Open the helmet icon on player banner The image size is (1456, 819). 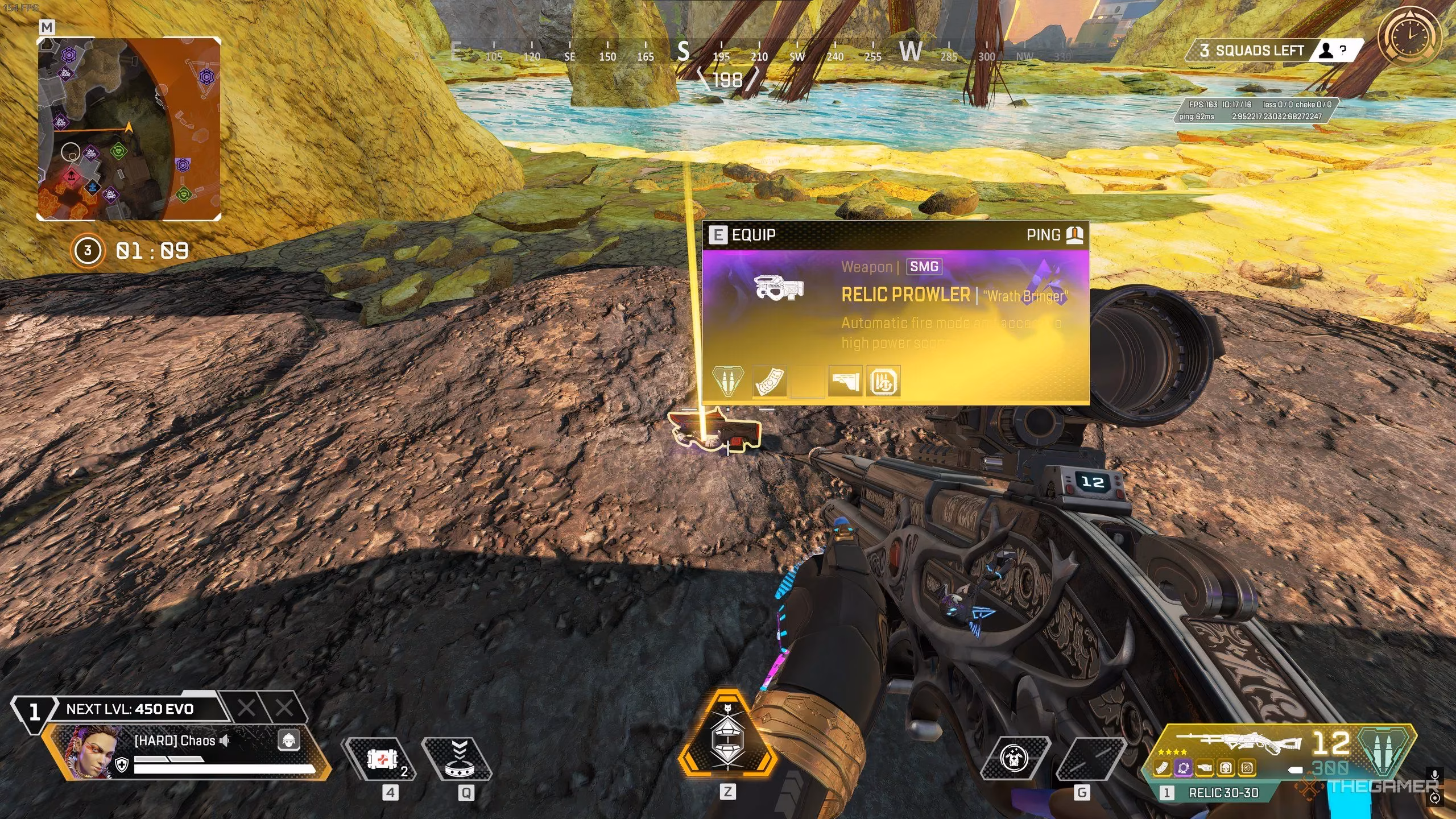click(289, 741)
